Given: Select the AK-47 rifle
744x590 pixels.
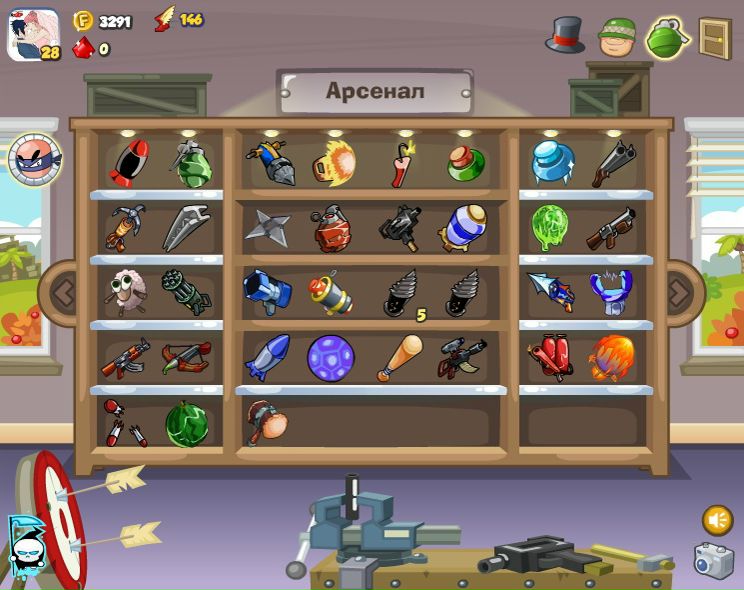Looking at the screenshot, I should (x=126, y=358).
